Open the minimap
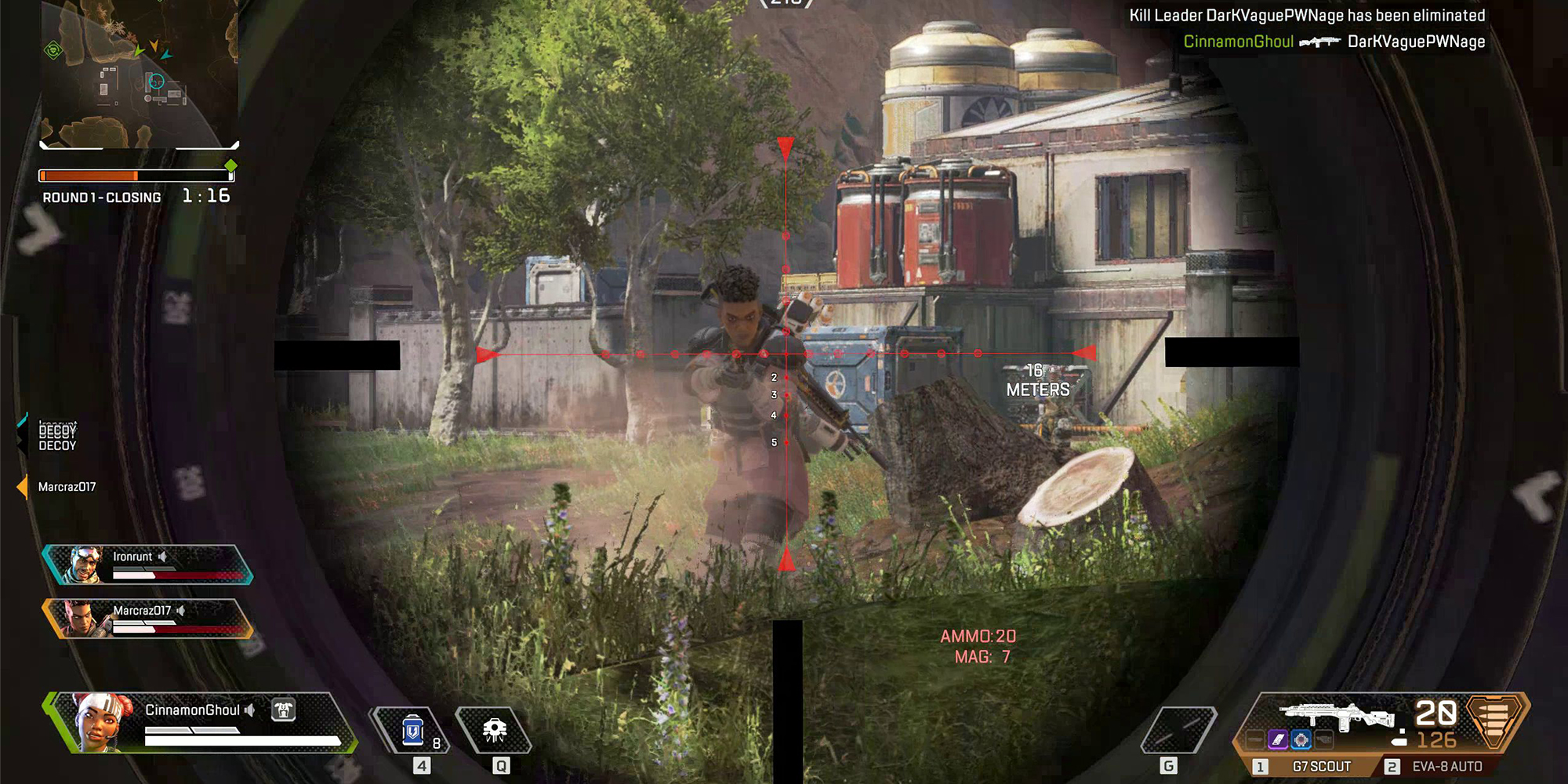 click(x=140, y=74)
